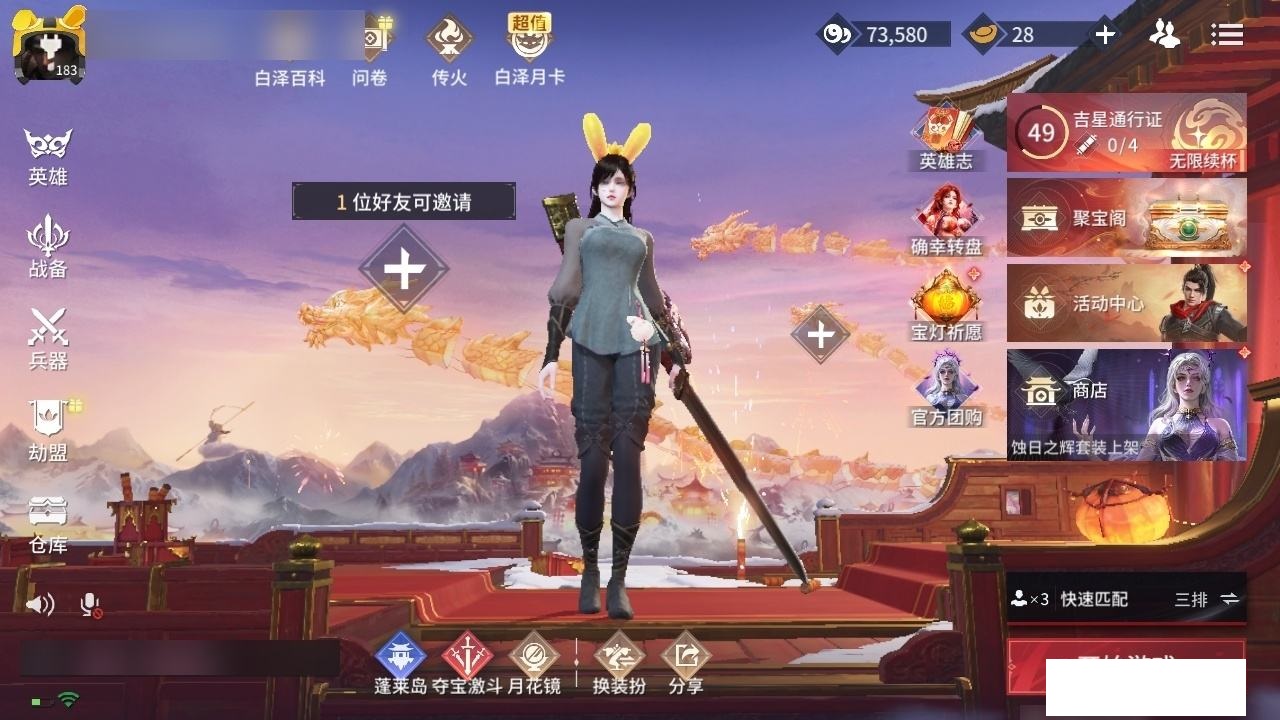The height and width of the screenshot is (720, 1280).
Task: Open the 英雄 heroes menu
Action: tap(48, 155)
